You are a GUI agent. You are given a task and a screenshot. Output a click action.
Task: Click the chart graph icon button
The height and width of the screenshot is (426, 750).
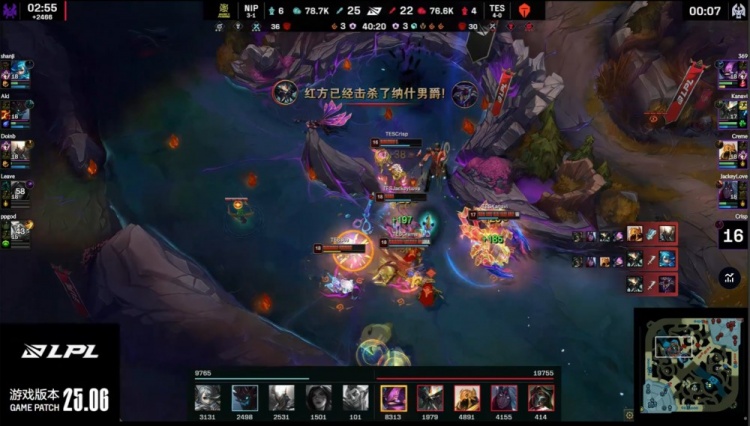729,278
